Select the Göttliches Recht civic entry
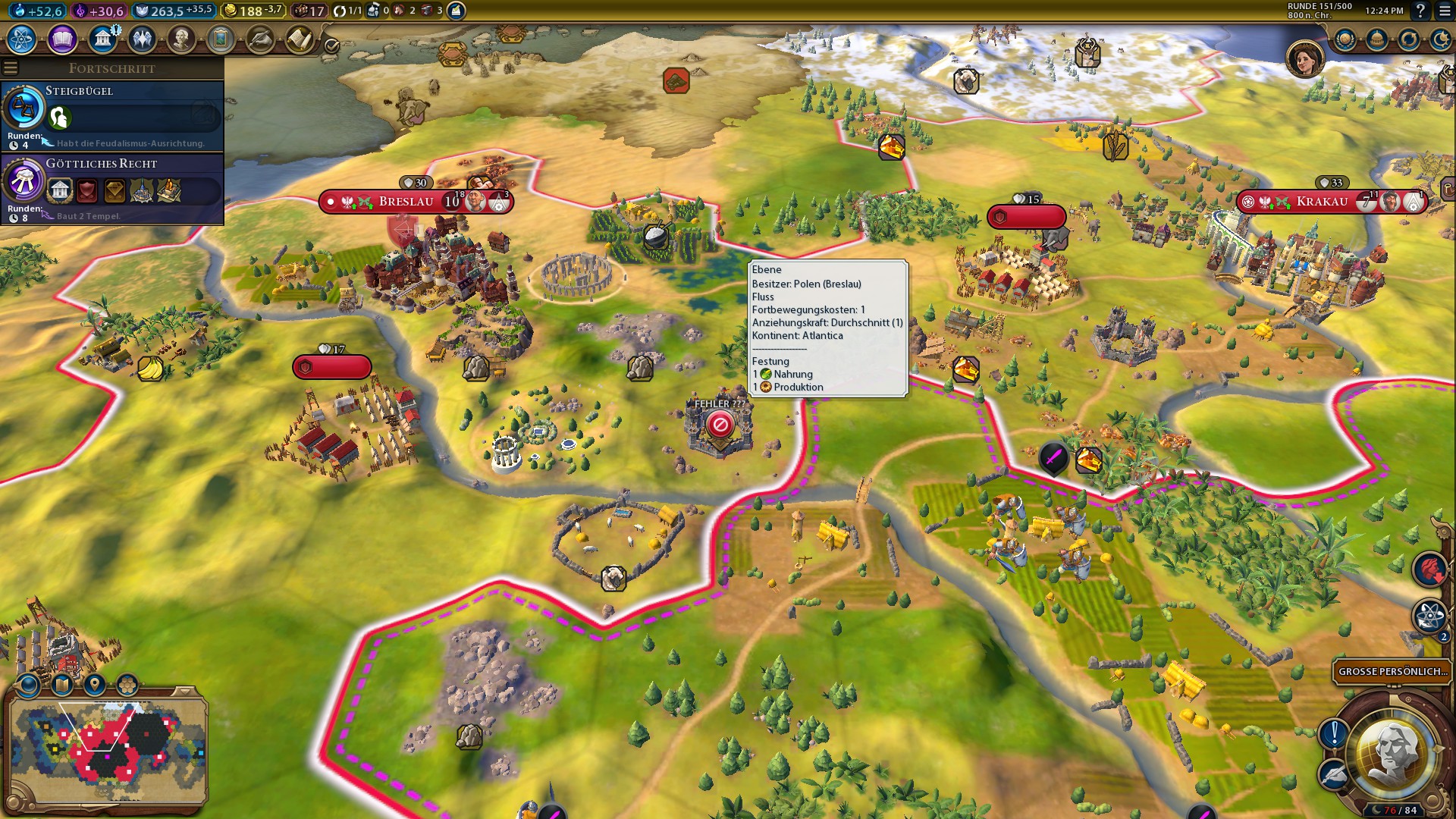Viewport: 1456px width, 819px height. click(x=114, y=187)
